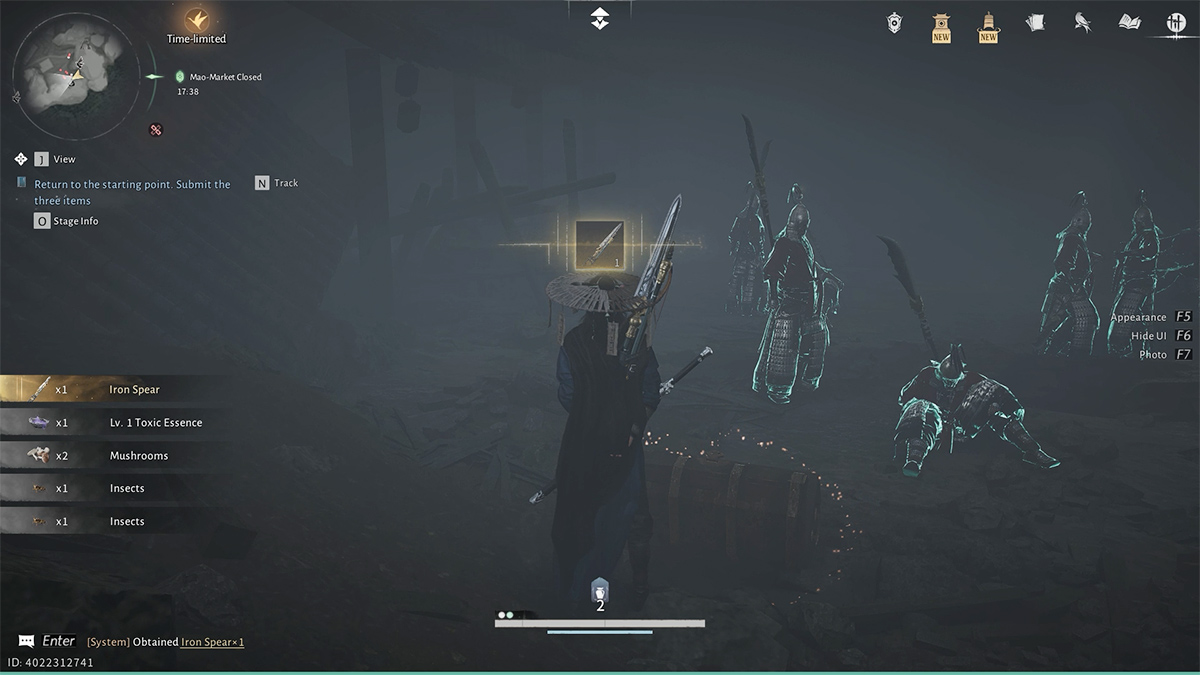Open the shrine icon marked NEW

(x=941, y=24)
